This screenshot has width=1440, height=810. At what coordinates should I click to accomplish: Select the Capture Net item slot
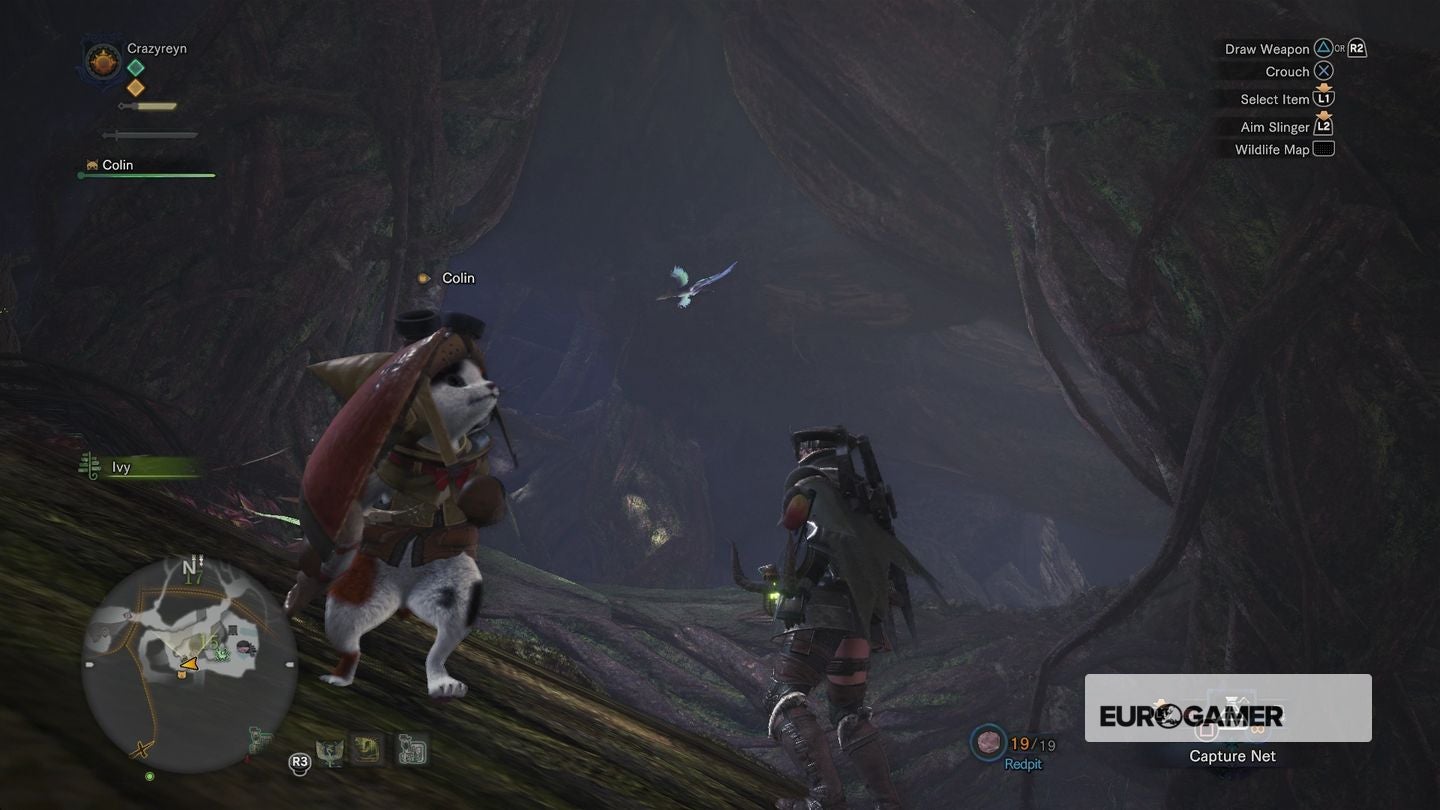1232,756
